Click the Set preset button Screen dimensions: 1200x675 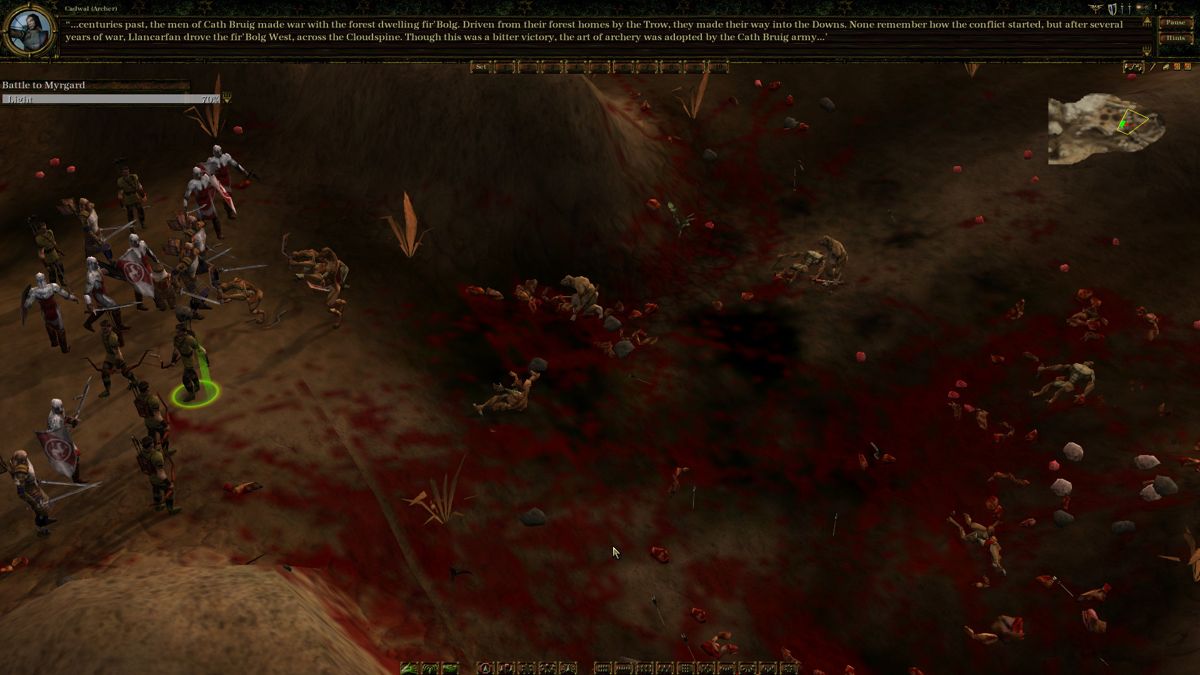pos(481,67)
